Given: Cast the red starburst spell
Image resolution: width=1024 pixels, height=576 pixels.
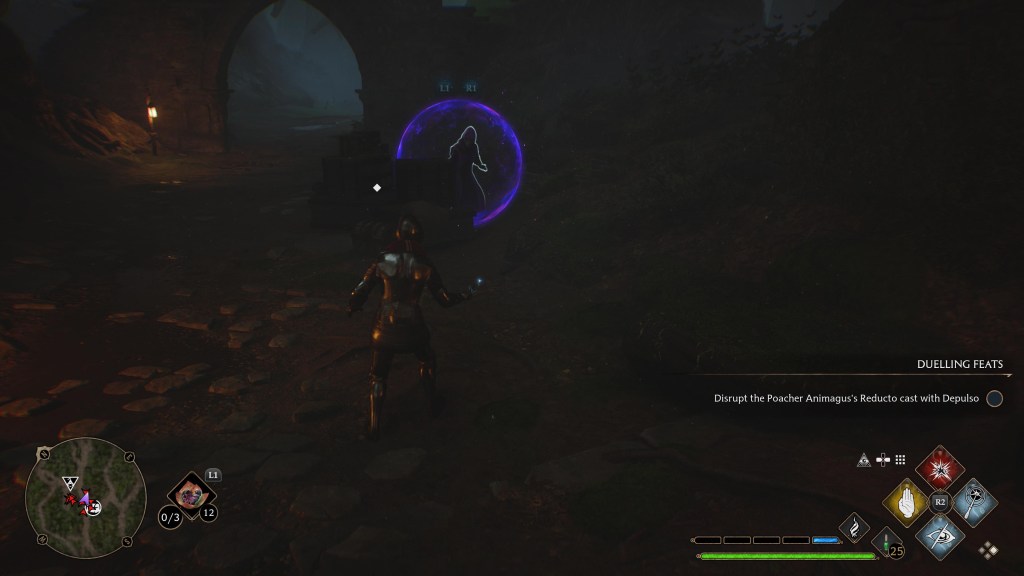Looking at the screenshot, I should point(939,468).
